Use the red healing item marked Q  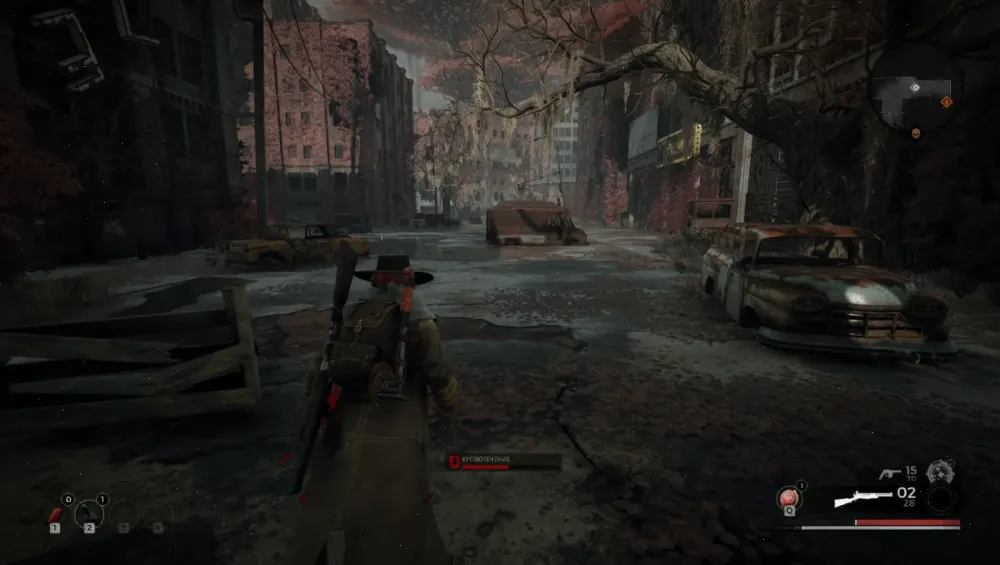pos(790,497)
